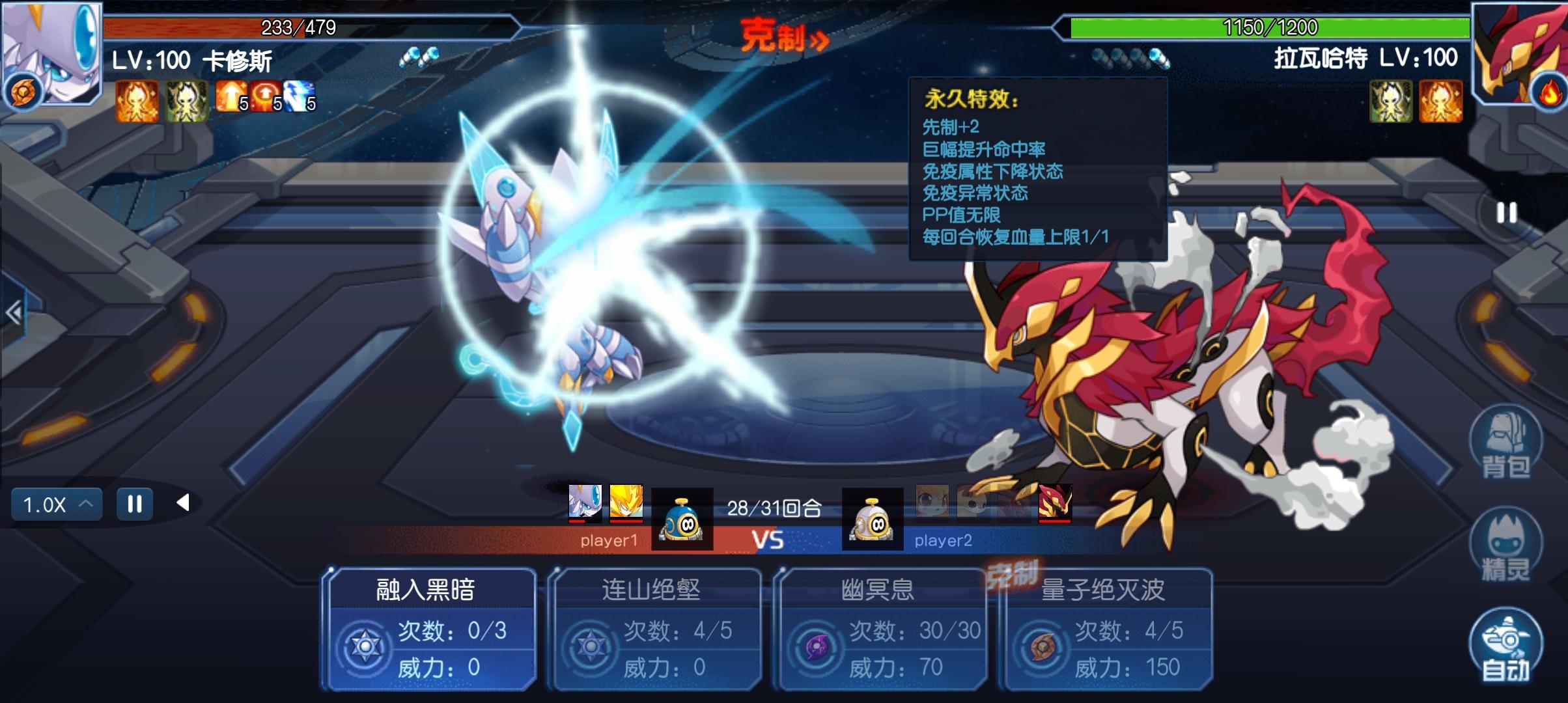Select player2's red dragon spirit thumbnail
Screen dimensions: 1568x703
coord(1055,503)
